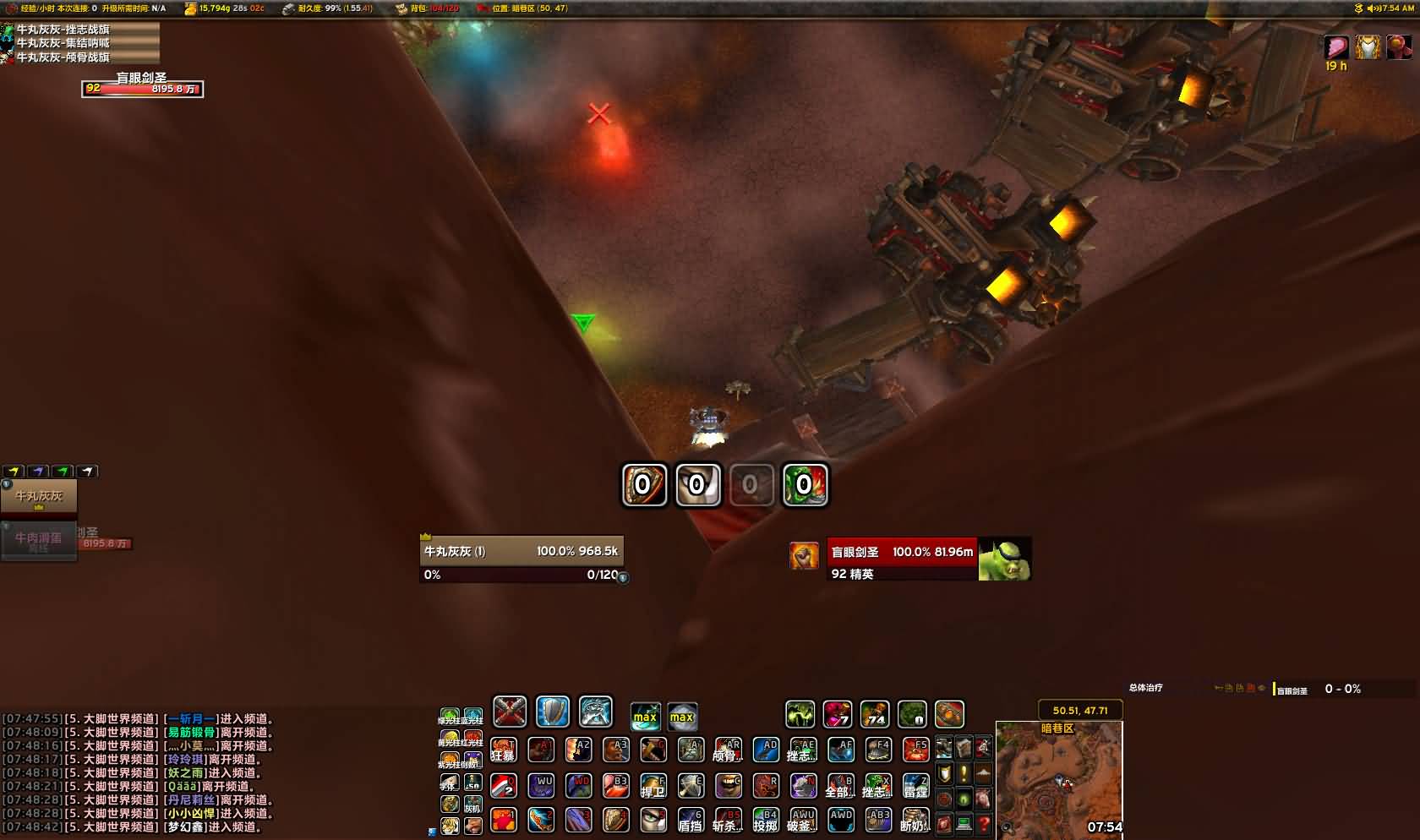Click the minimap magnifier tracking button
Viewport: 1420px width, 840px height.
point(1006,828)
